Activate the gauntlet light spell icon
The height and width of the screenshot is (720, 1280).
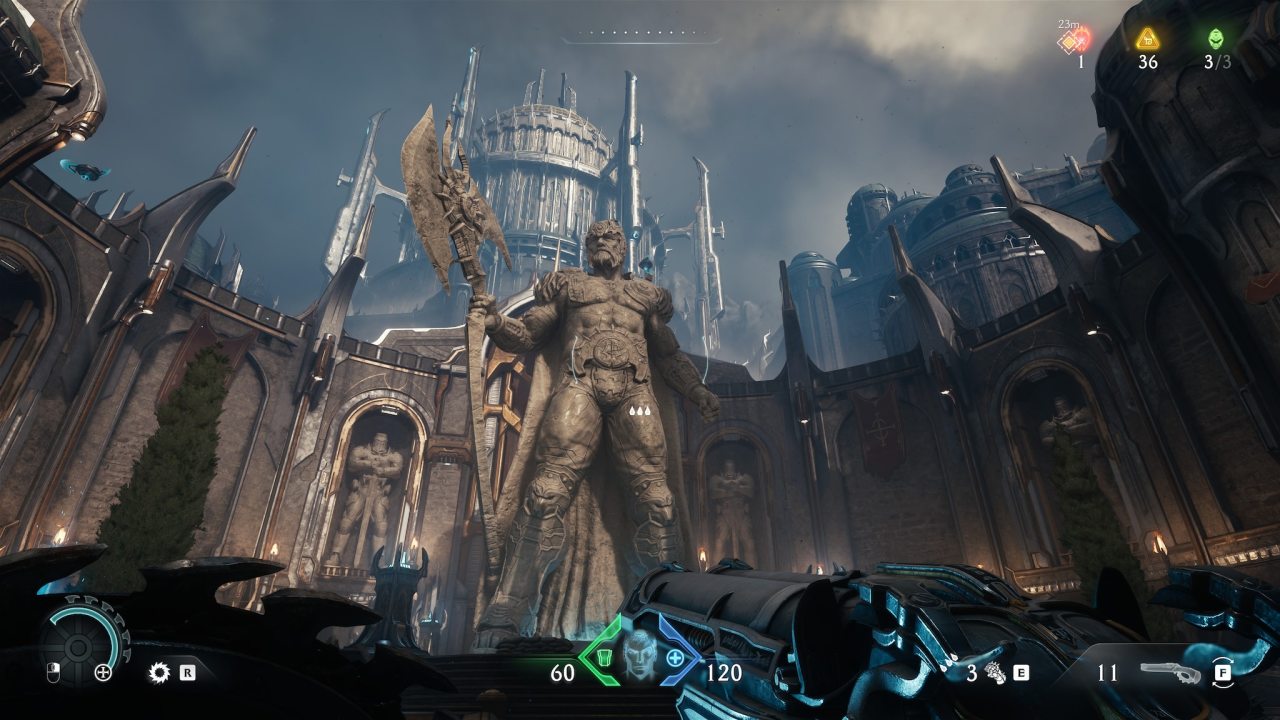[996, 673]
